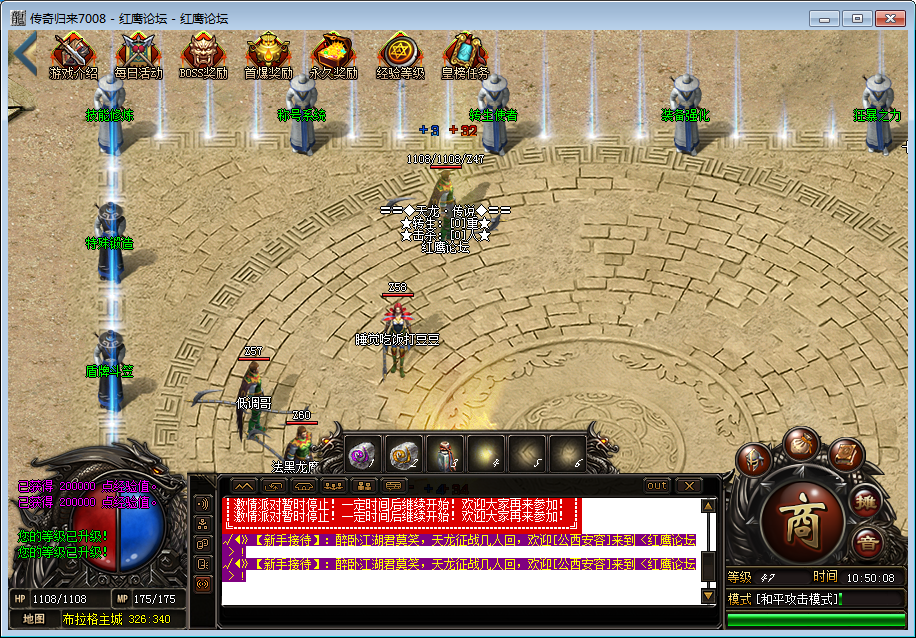Open the character equipment helmet button
Screen dimensions: 916x638
(x=755, y=460)
